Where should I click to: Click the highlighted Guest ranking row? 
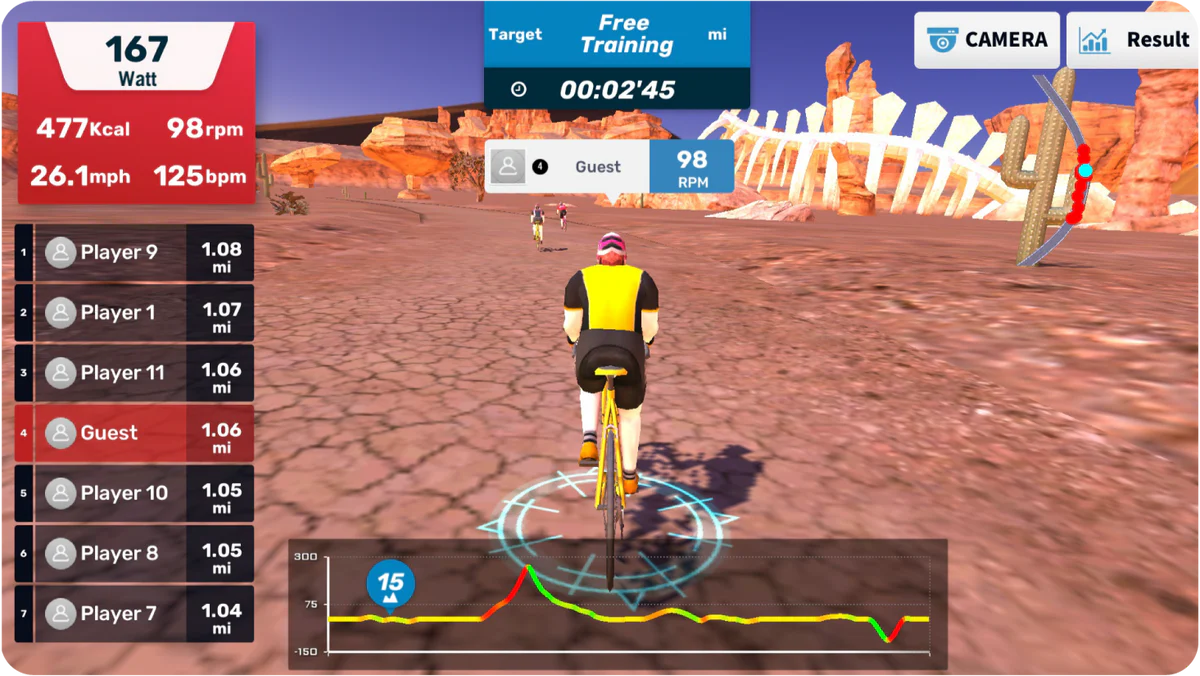[x=134, y=433]
